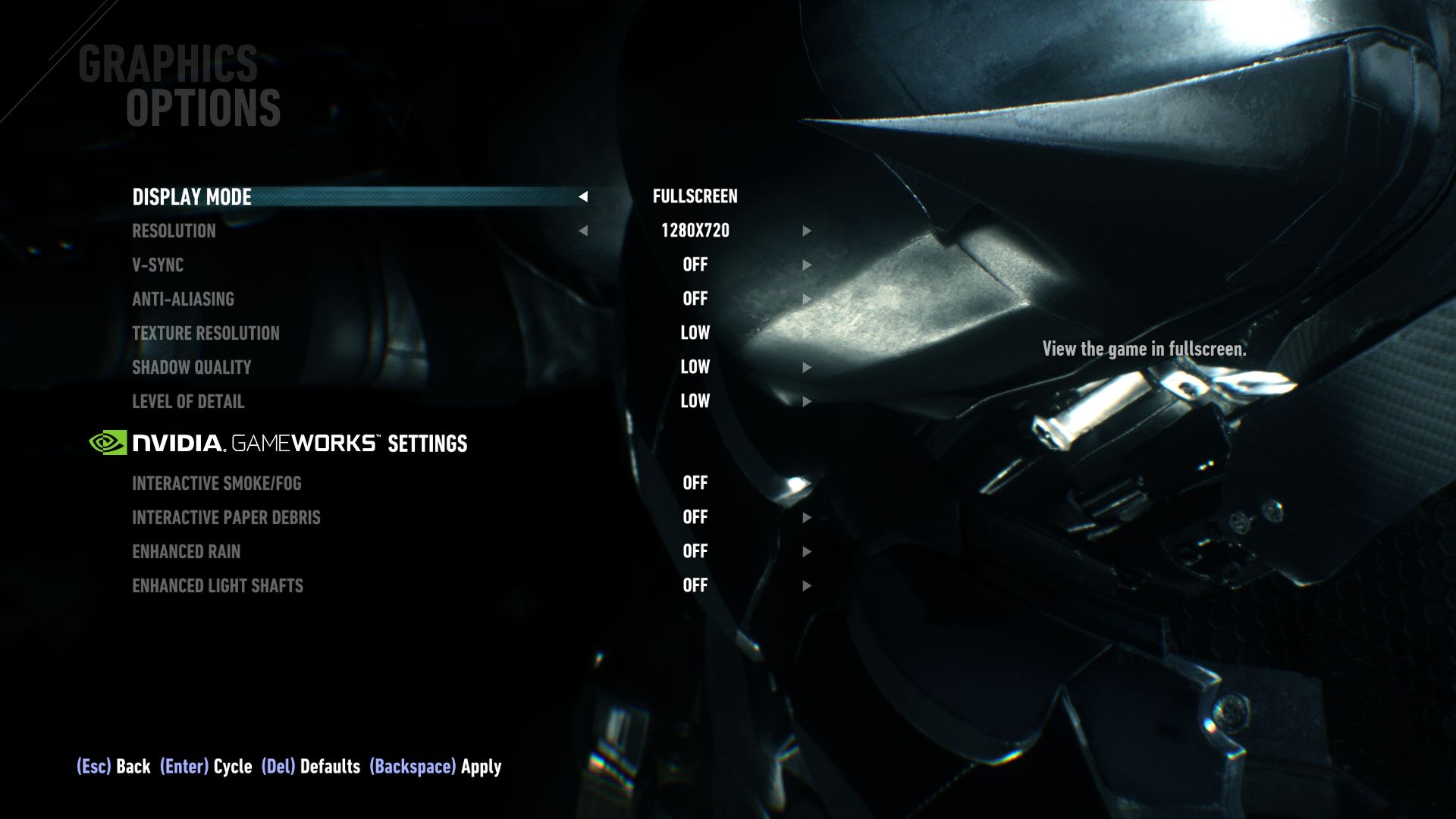Click the right arrow beside Enhanced Light Shafts

[807, 585]
